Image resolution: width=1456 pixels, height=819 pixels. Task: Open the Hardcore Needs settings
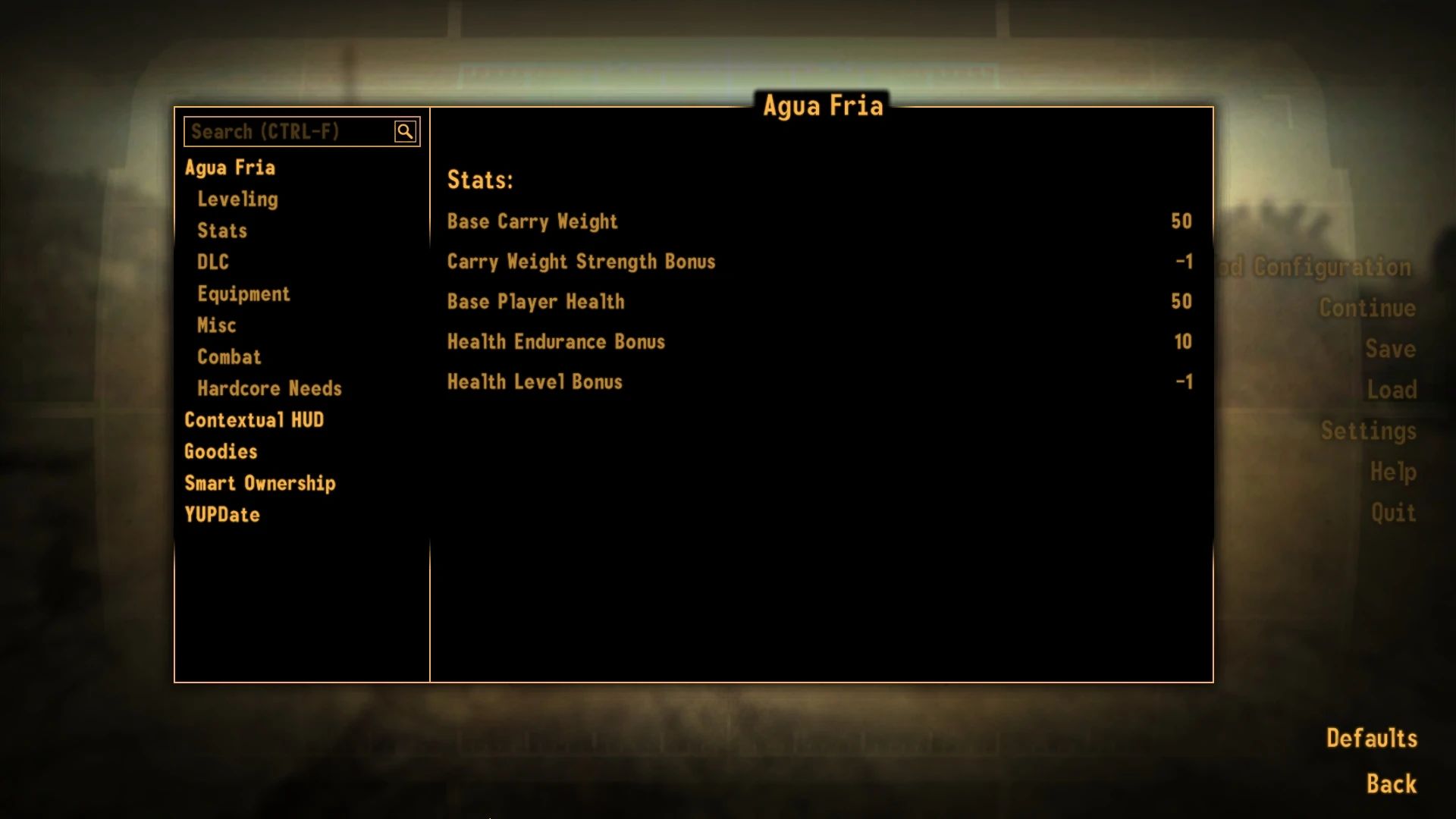click(269, 388)
